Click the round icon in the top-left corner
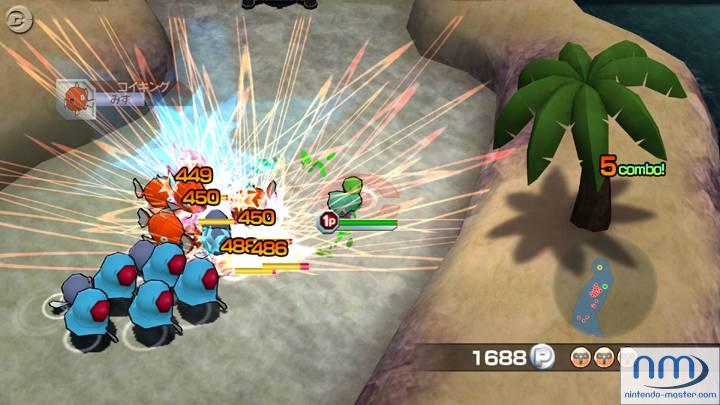720x405 pixels. (x=14, y=16)
